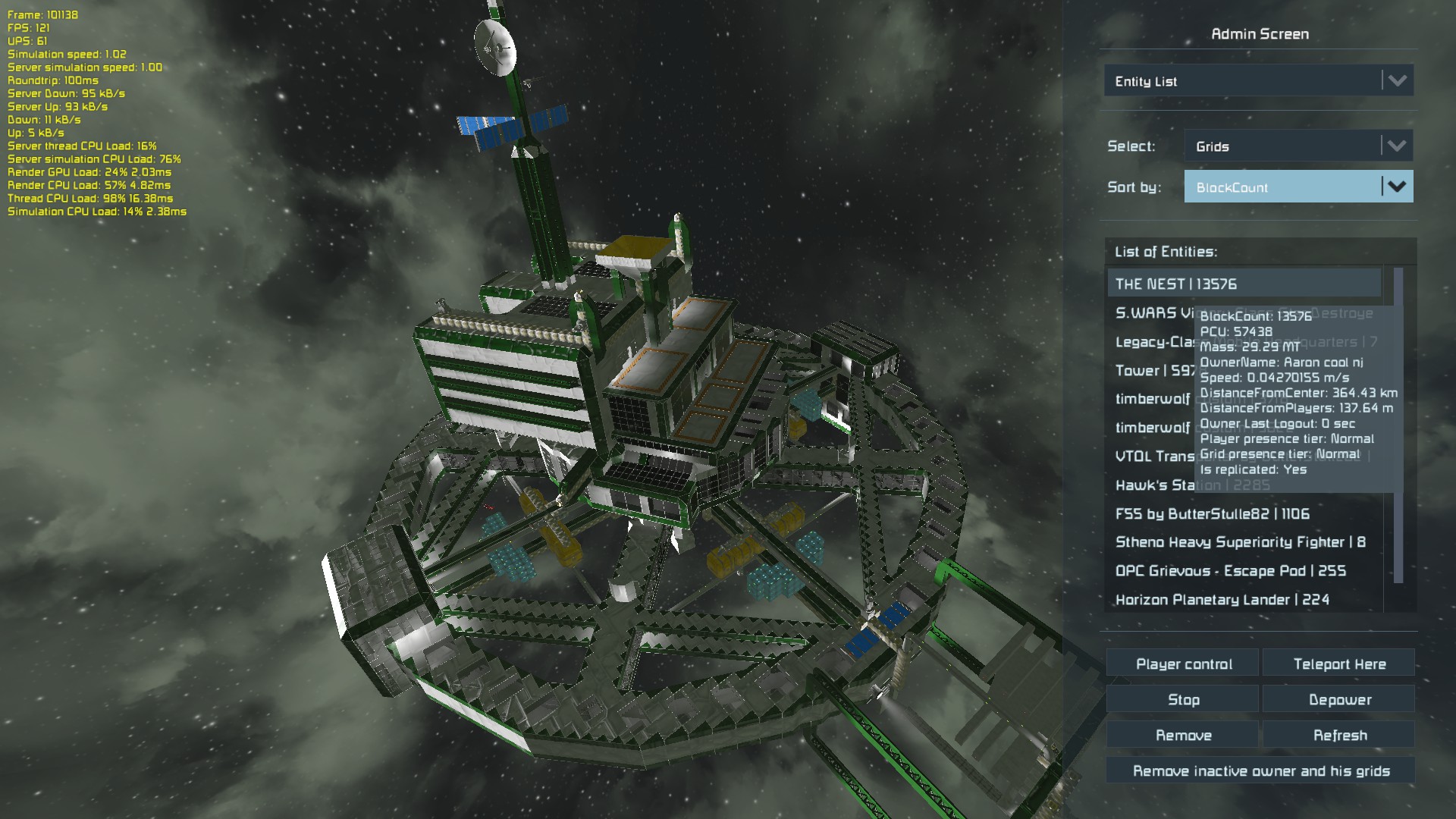The image size is (1456, 819).
Task: Activate the Teleport Here button
Action: pos(1338,664)
